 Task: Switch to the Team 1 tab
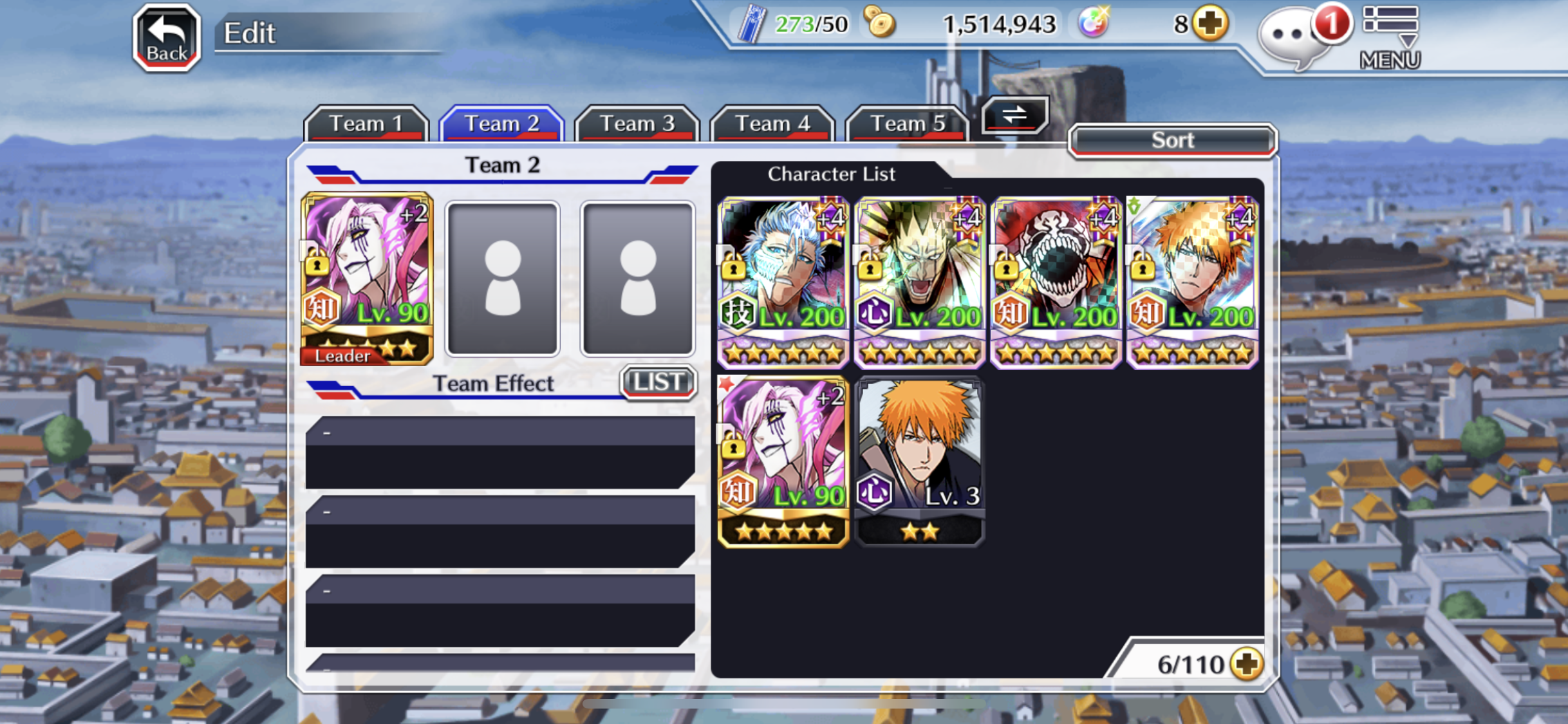pos(366,123)
